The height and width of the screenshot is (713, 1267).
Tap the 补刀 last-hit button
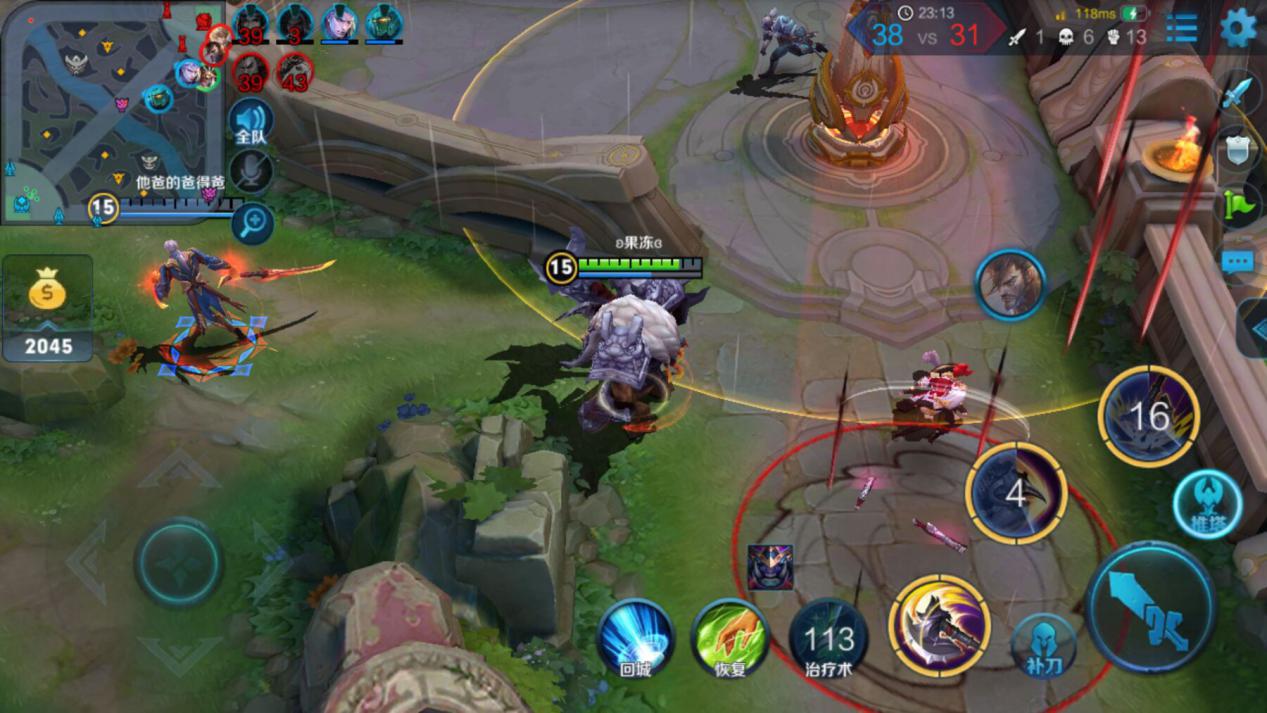tap(1043, 645)
